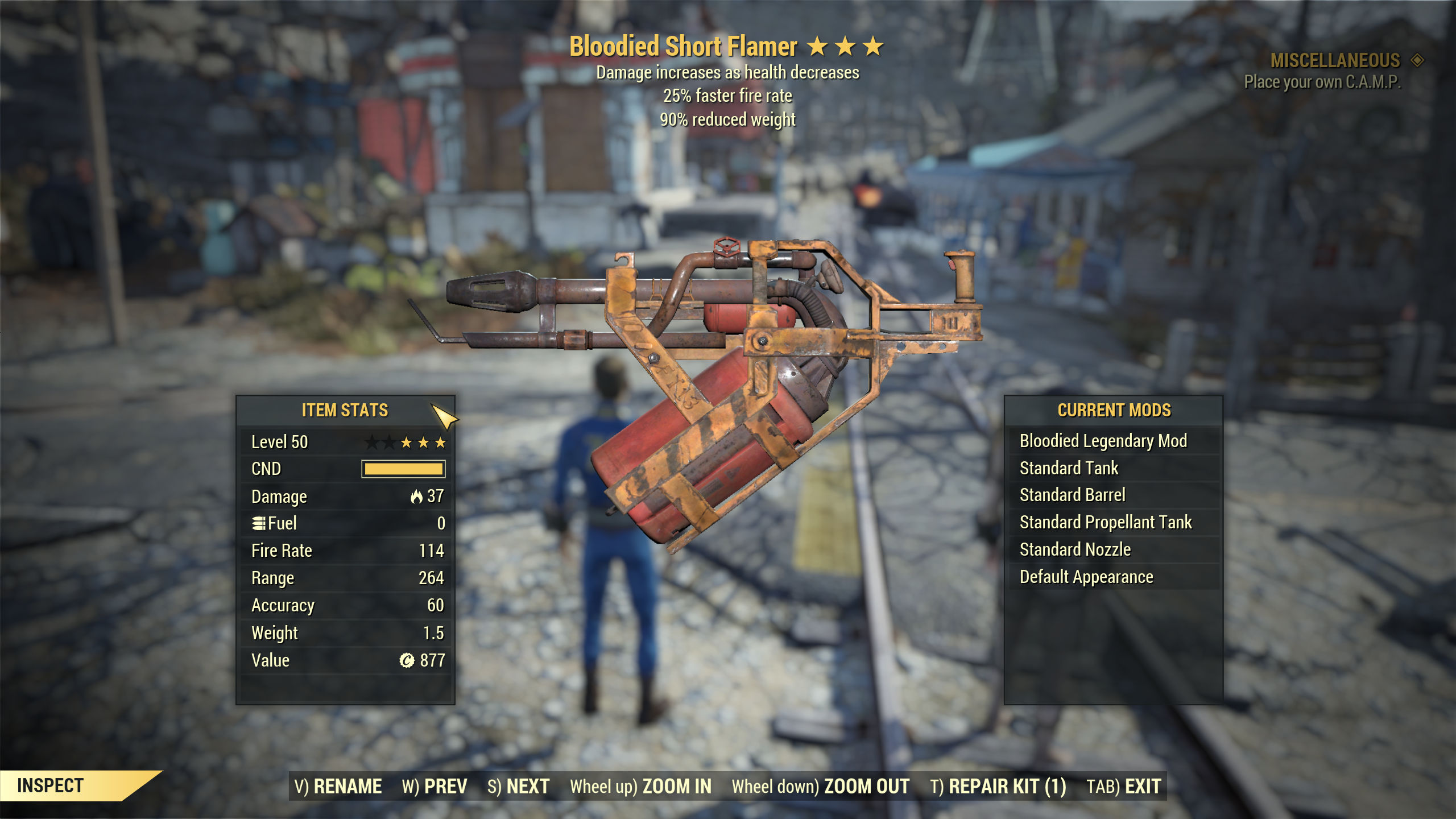Open the CURRENT MODS panel header
Screen dimensions: 1456x819
pyautogui.click(x=1114, y=411)
